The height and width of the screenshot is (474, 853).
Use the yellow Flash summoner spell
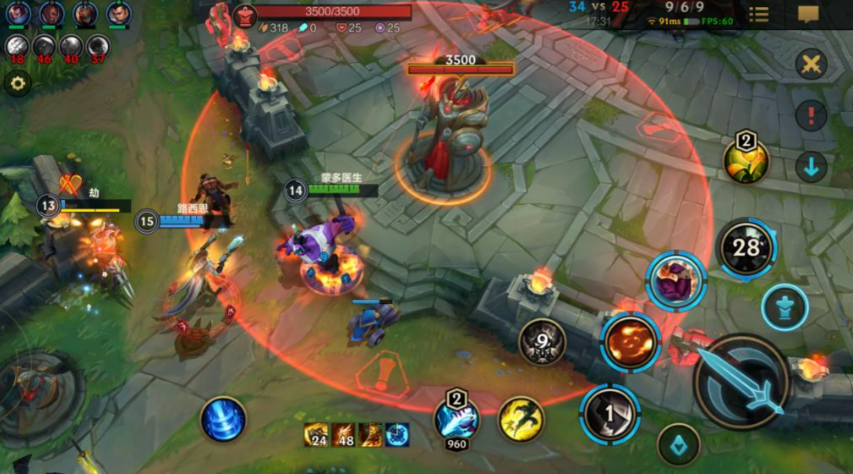(x=521, y=419)
